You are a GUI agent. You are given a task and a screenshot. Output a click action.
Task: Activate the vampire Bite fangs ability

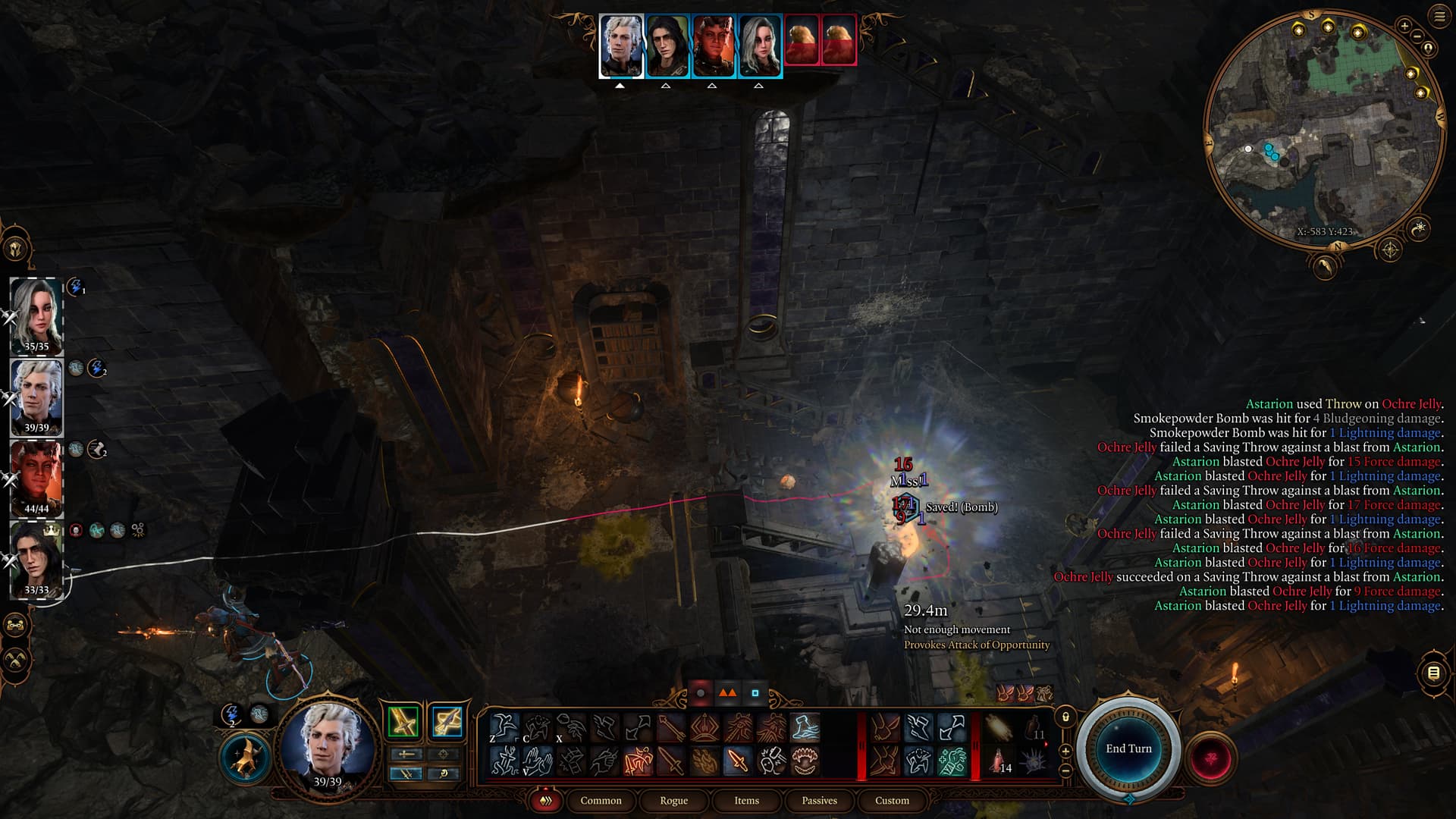tap(805, 761)
